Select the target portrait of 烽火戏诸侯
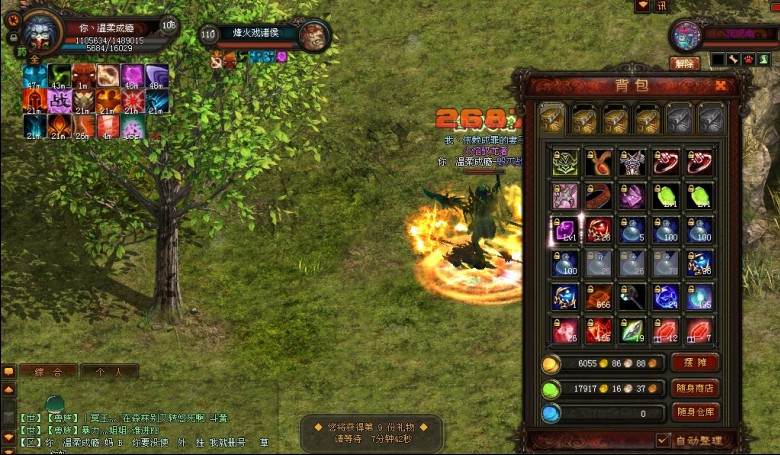 (315, 35)
